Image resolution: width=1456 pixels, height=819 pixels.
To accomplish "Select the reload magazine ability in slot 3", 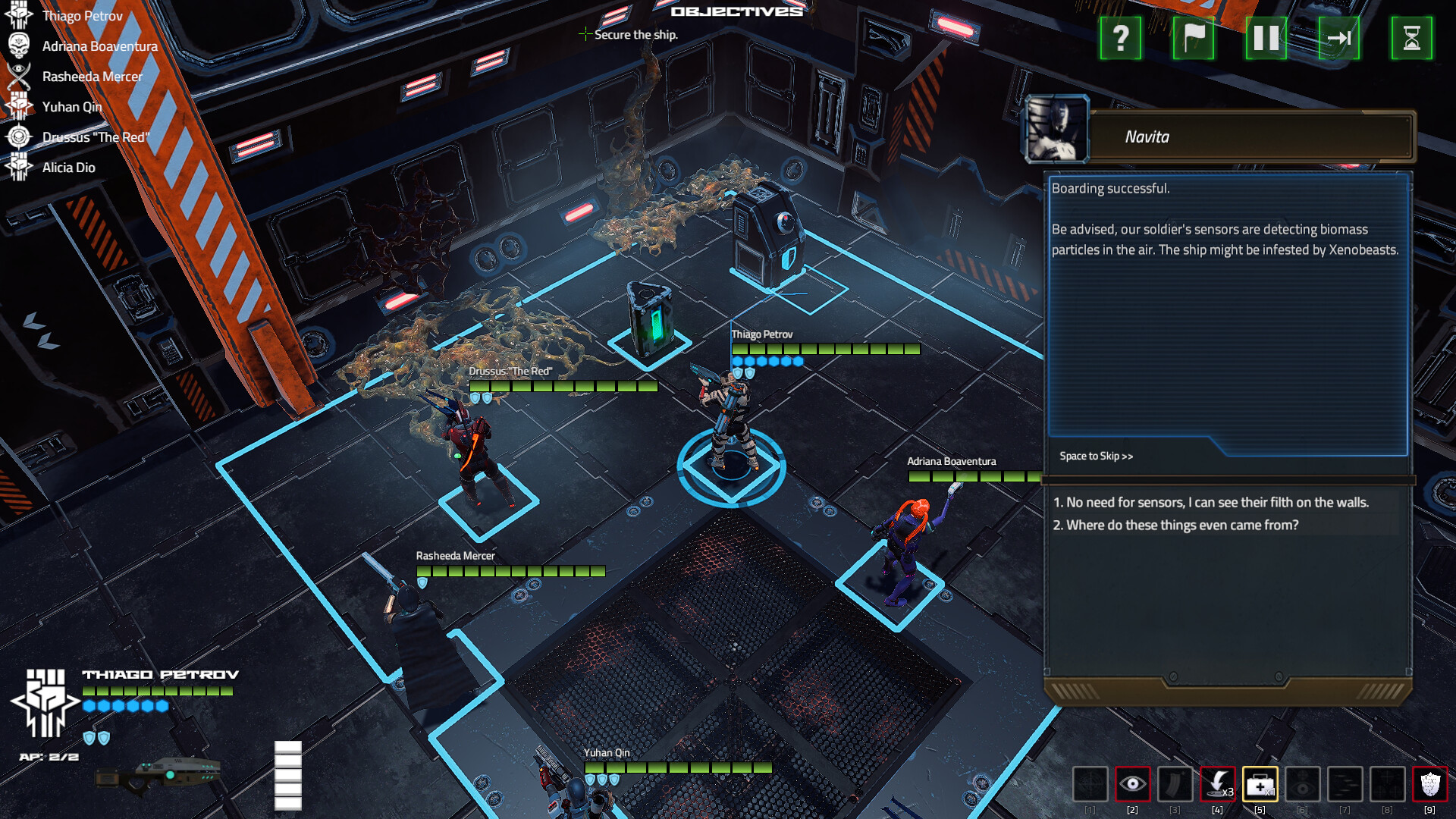I will tap(1174, 785).
